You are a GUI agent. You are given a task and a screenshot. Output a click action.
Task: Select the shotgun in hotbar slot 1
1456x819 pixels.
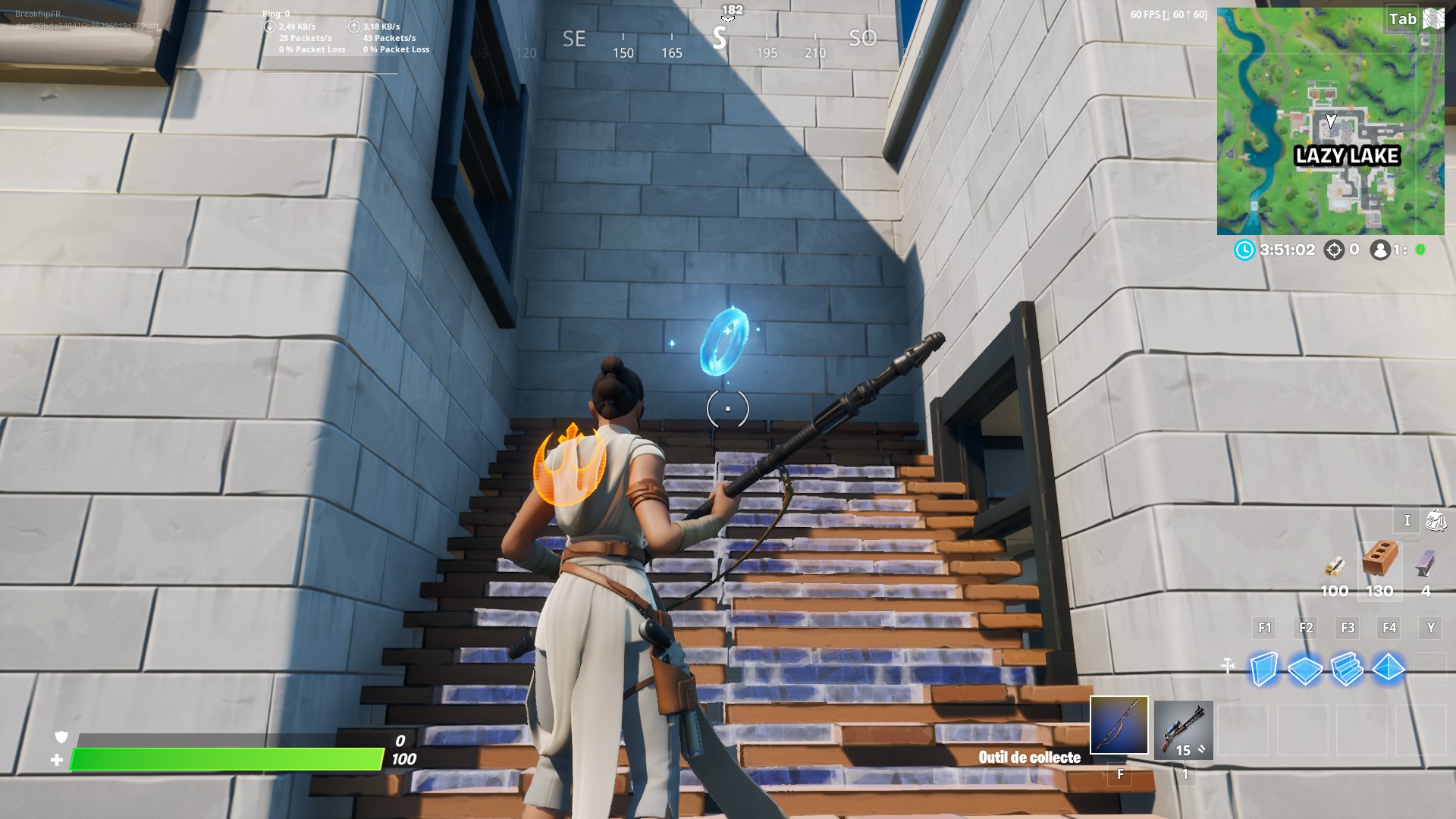(1183, 728)
